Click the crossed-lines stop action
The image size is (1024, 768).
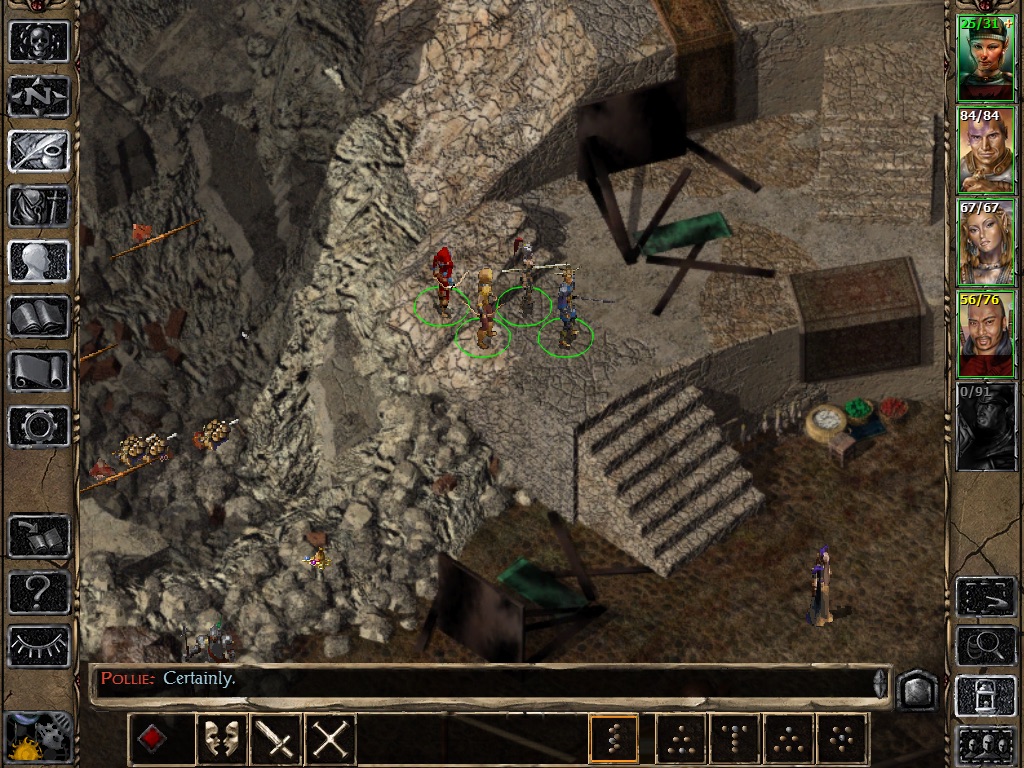(x=330, y=740)
